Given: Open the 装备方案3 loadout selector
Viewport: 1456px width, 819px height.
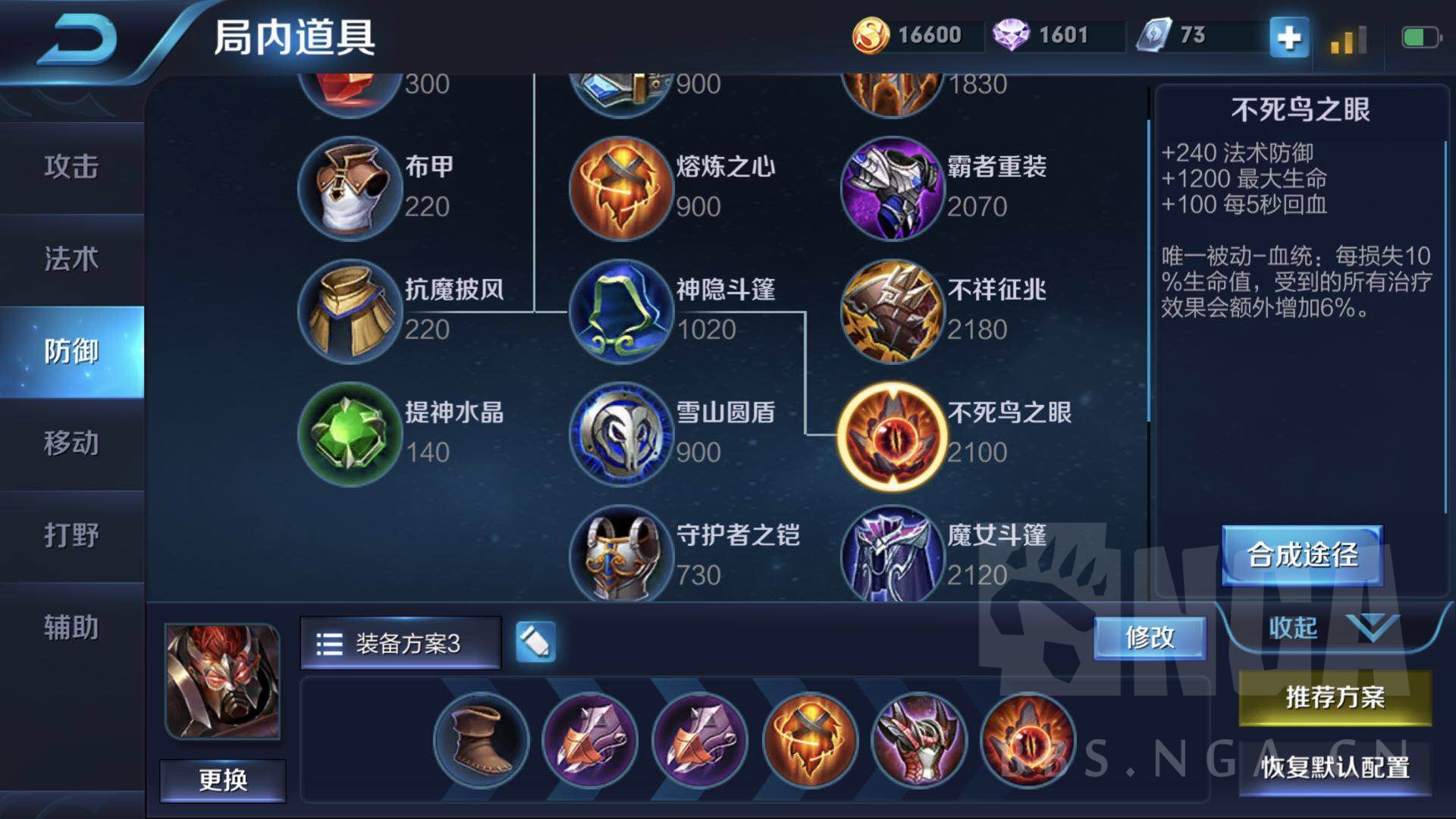Looking at the screenshot, I should (400, 644).
